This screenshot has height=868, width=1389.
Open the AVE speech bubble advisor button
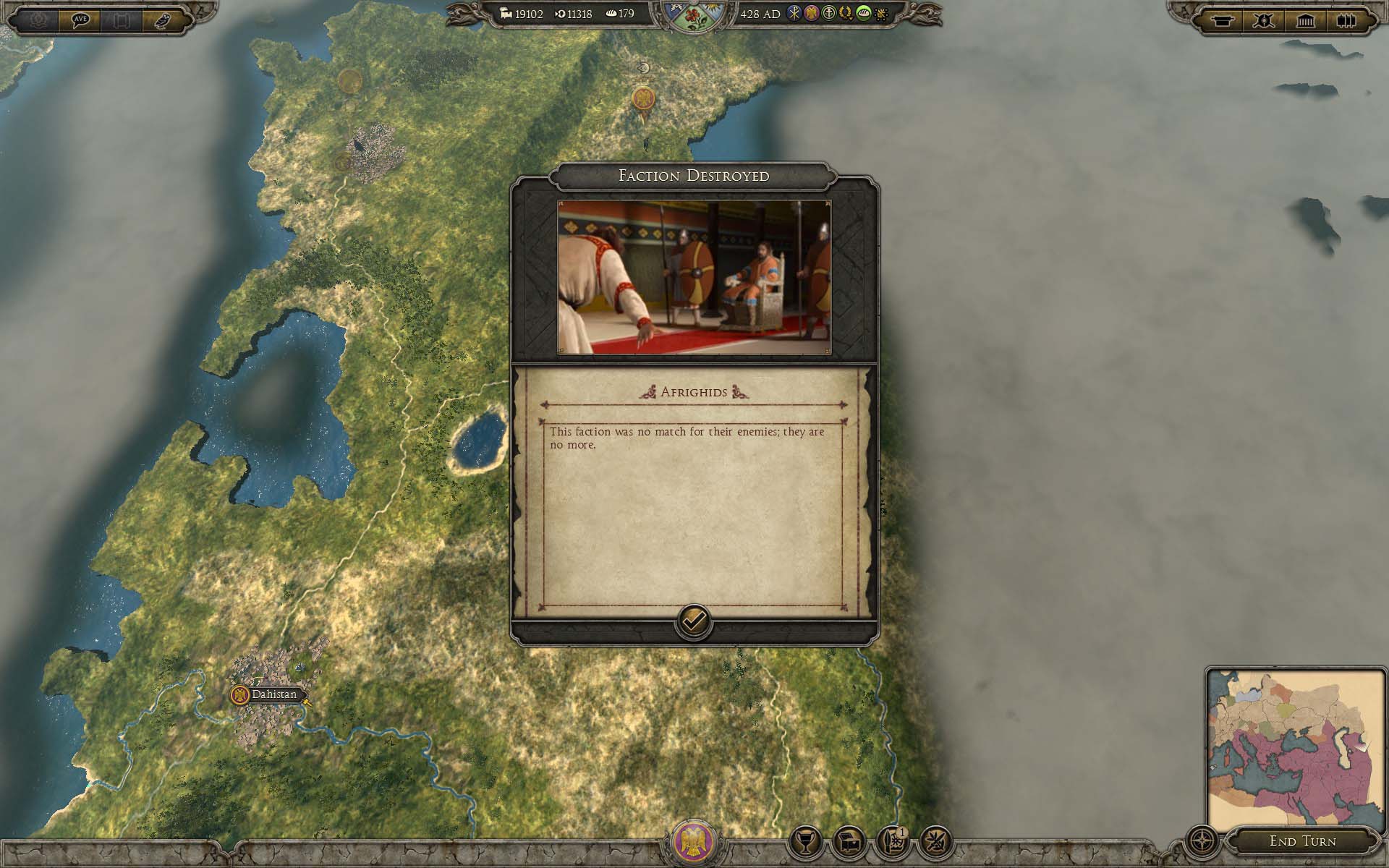tap(80, 20)
